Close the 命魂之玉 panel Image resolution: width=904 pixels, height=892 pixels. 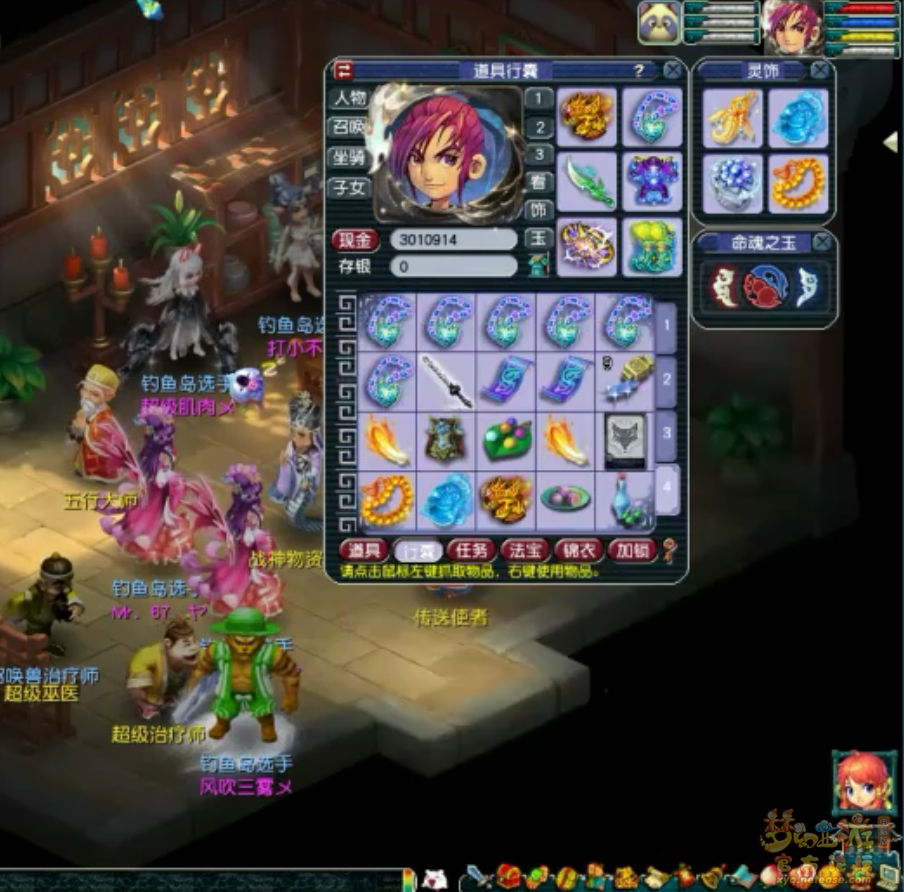click(821, 242)
